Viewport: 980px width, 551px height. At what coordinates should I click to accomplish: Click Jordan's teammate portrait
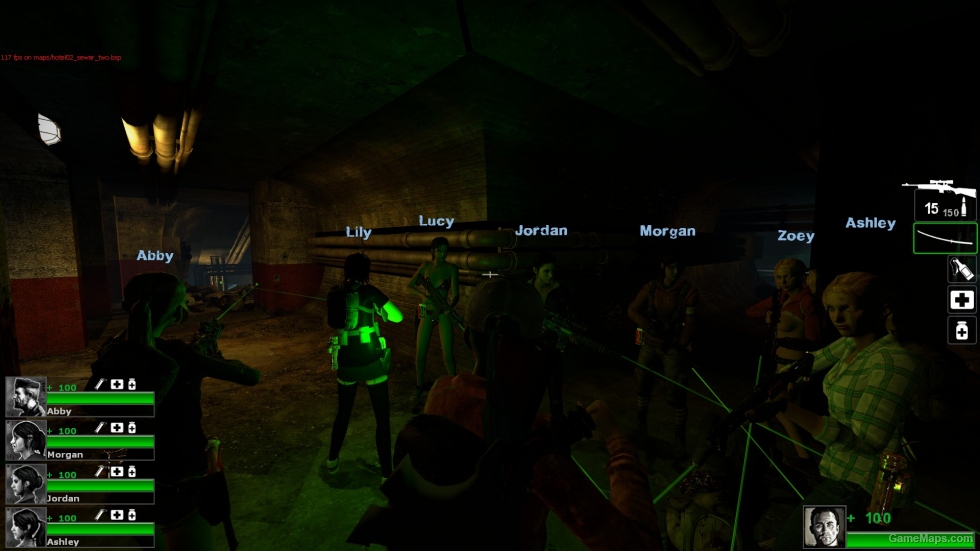pyautogui.click(x=25, y=484)
